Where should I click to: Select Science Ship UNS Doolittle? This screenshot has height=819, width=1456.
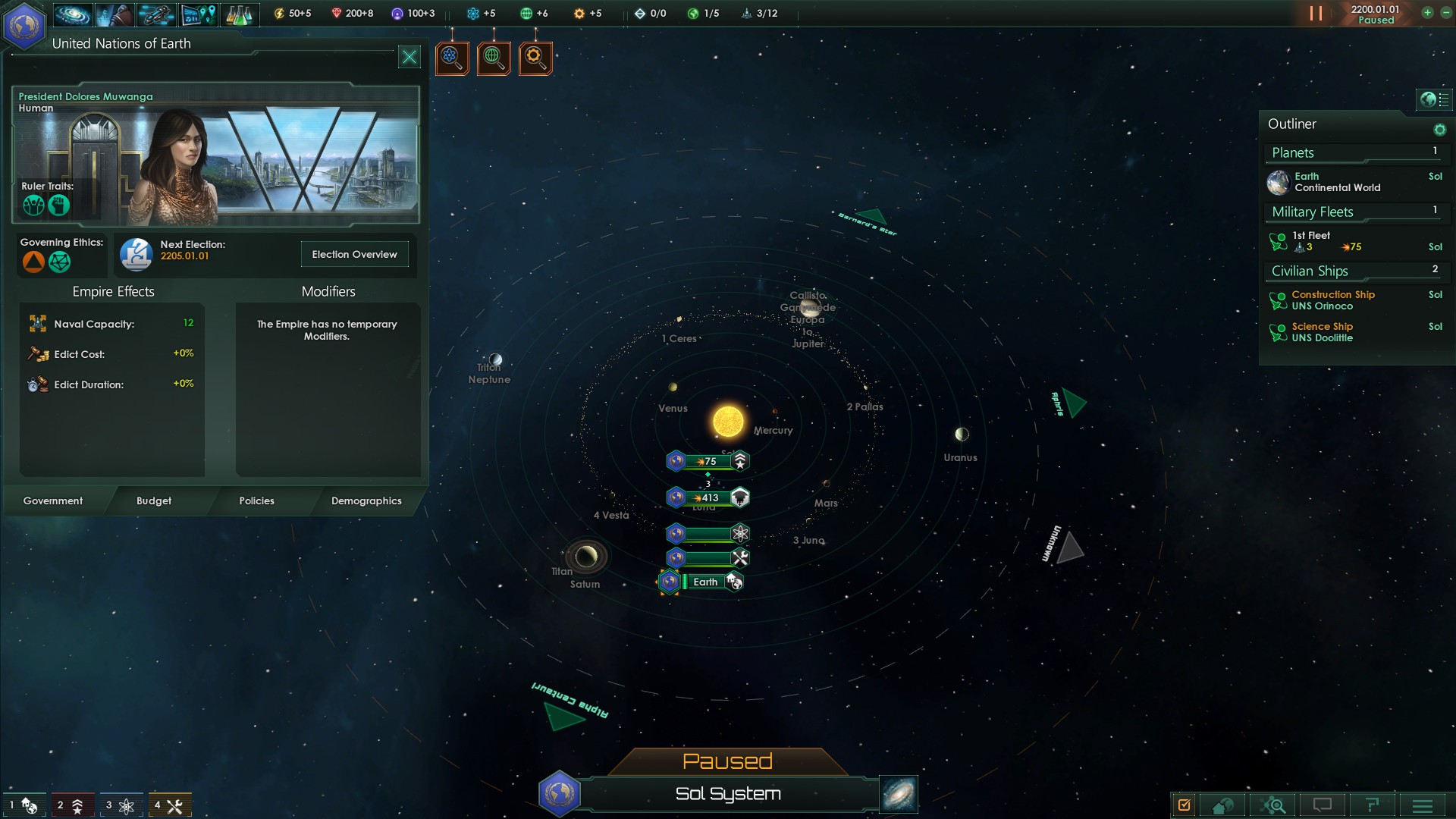click(x=1322, y=332)
